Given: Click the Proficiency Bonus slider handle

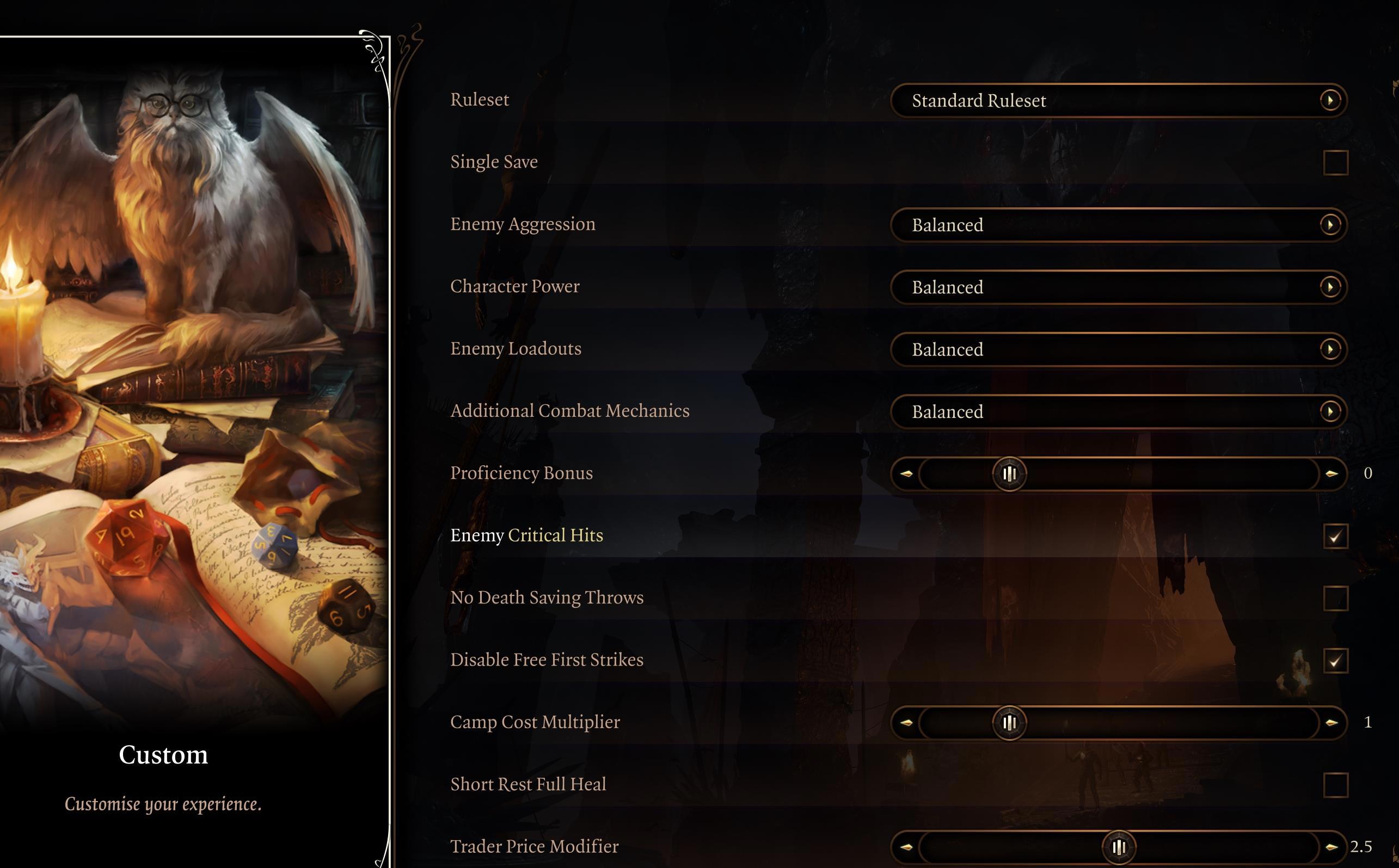Looking at the screenshot, I should tap(1009, 473).
